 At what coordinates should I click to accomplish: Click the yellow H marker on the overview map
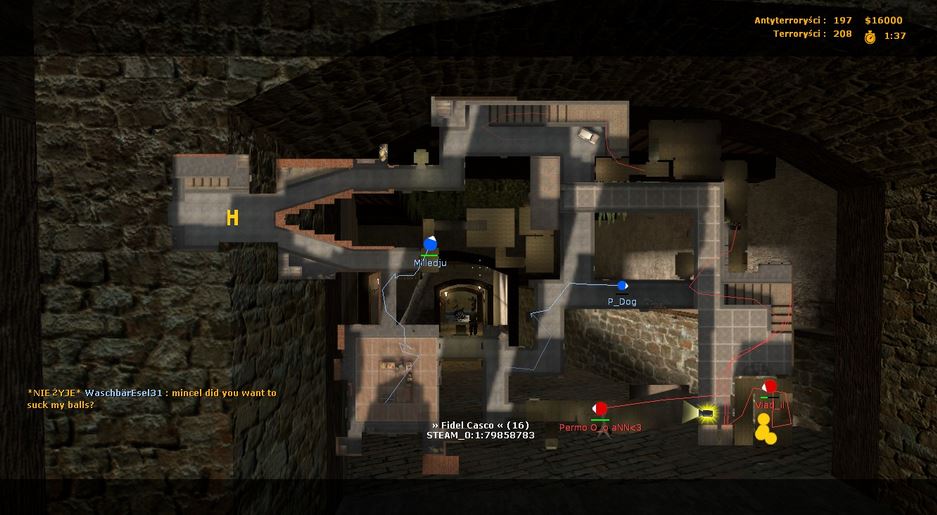232,218
